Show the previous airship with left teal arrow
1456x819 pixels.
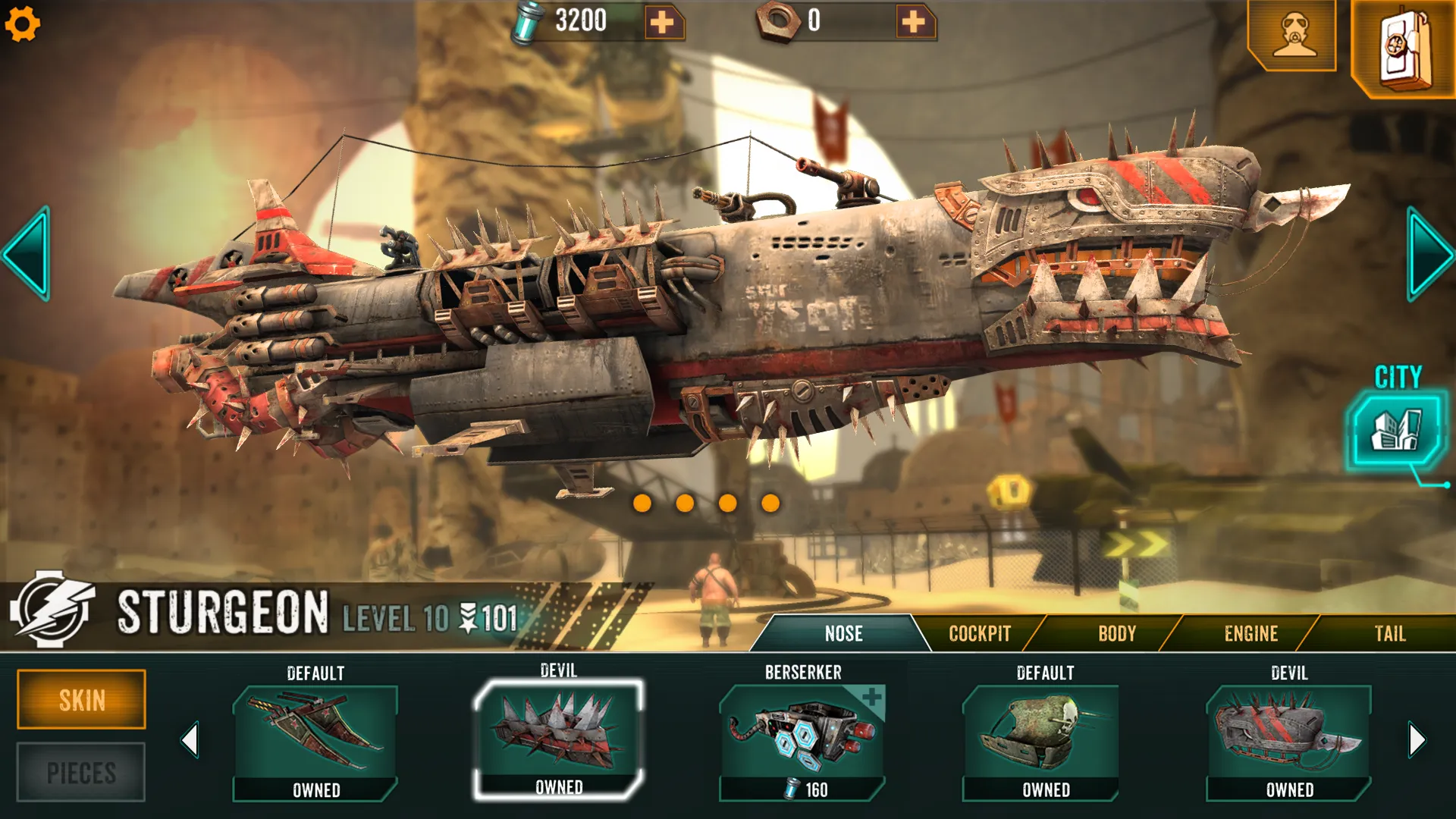coord(27,254)
